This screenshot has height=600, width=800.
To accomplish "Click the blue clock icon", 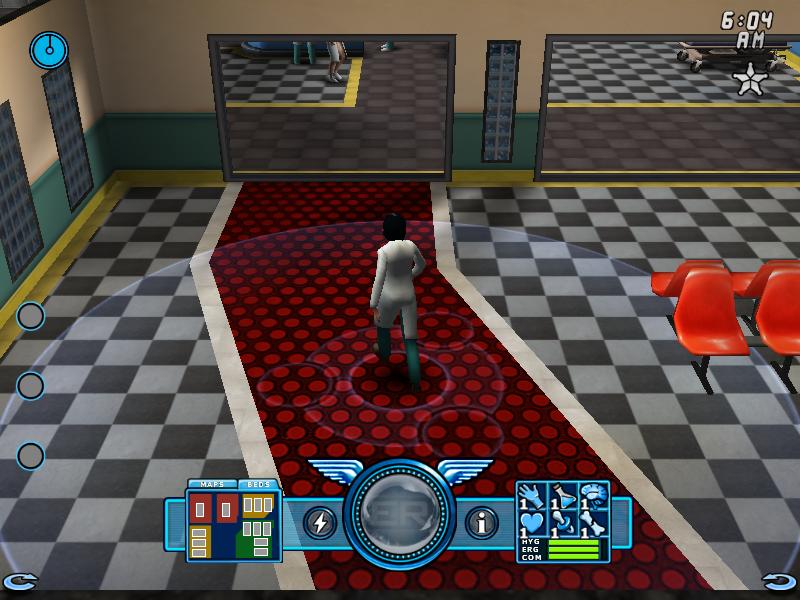I will click(46, 46).
